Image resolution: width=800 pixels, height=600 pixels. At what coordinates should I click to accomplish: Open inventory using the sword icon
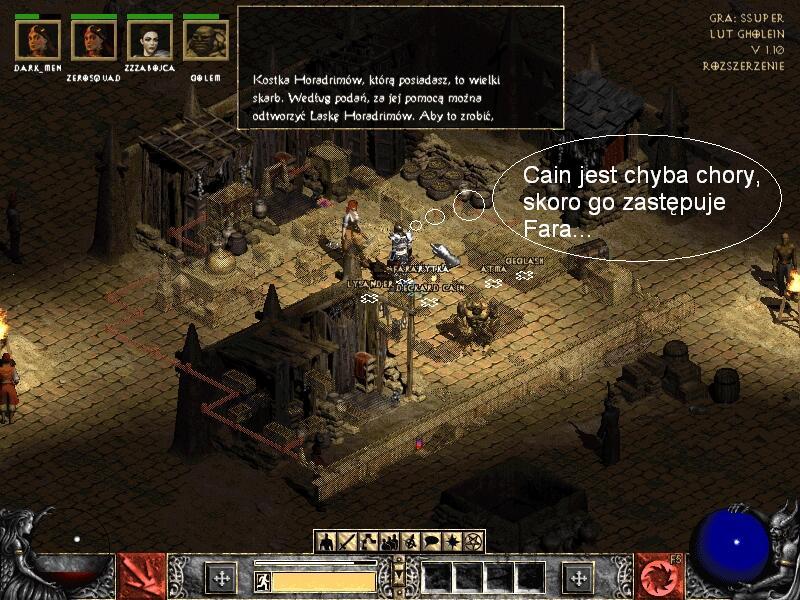click(347, 542)
